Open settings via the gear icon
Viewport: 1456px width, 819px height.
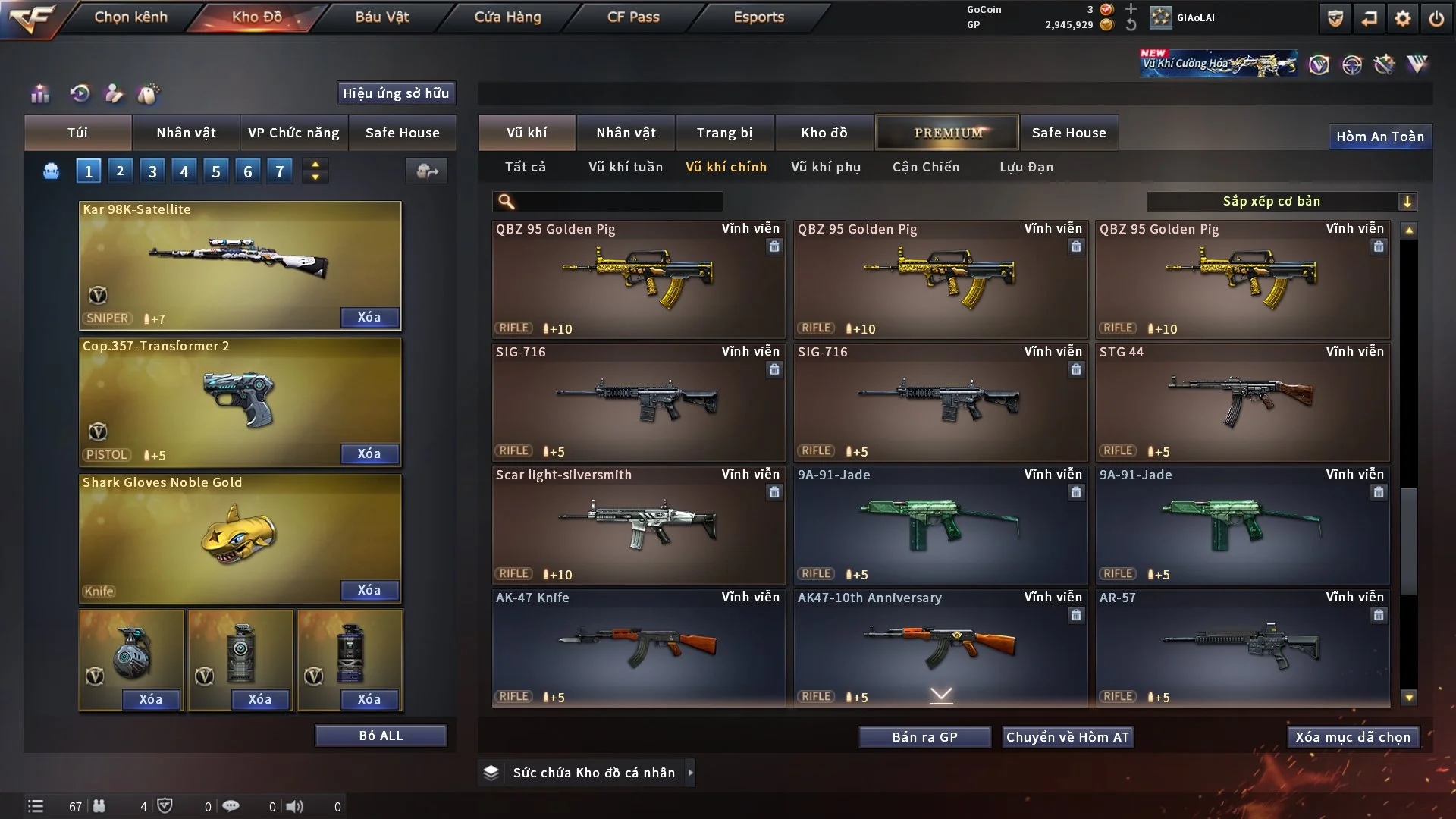pyautogui.click(x=1402, y=18)
